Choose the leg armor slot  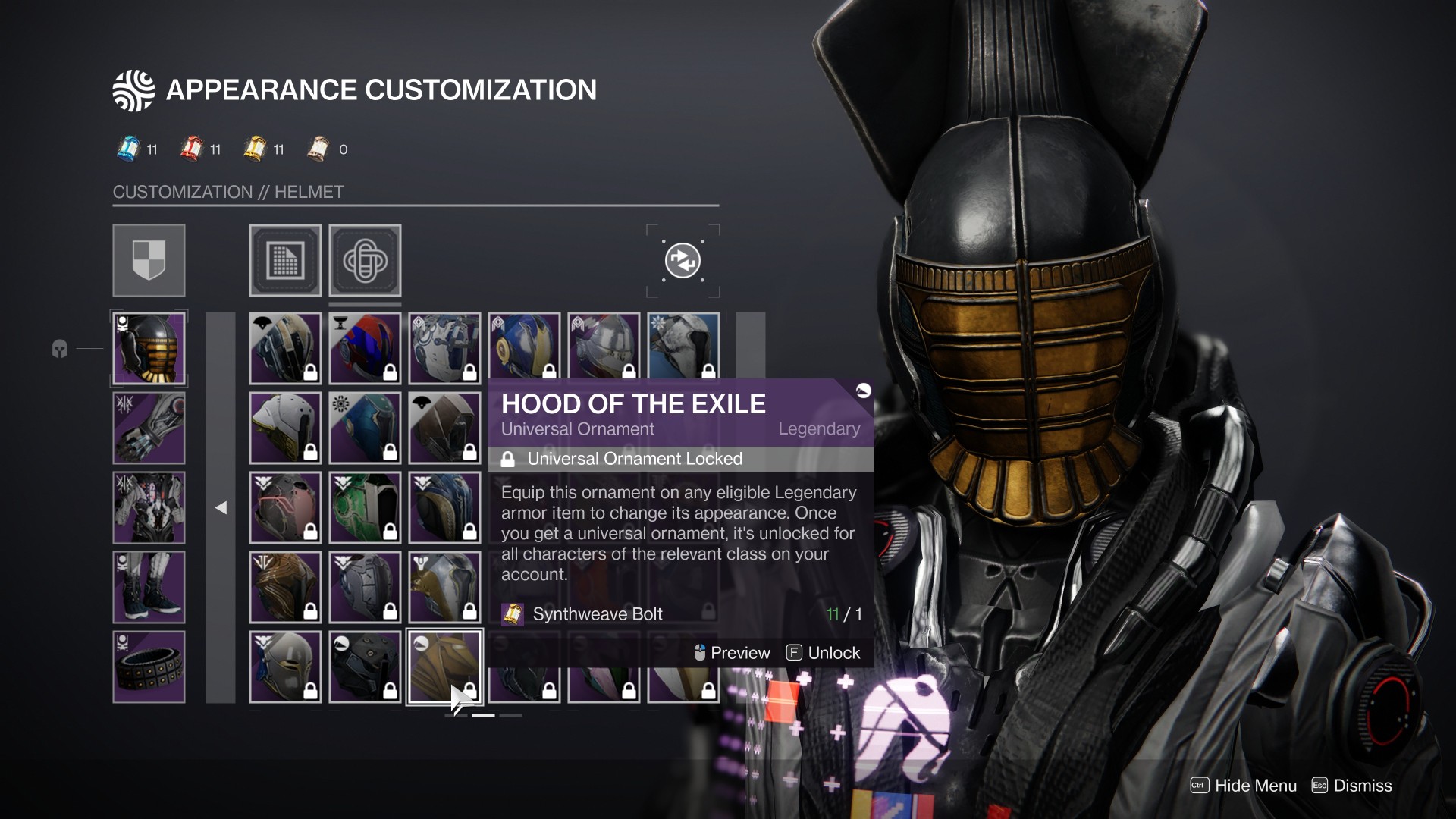(149, 587)
